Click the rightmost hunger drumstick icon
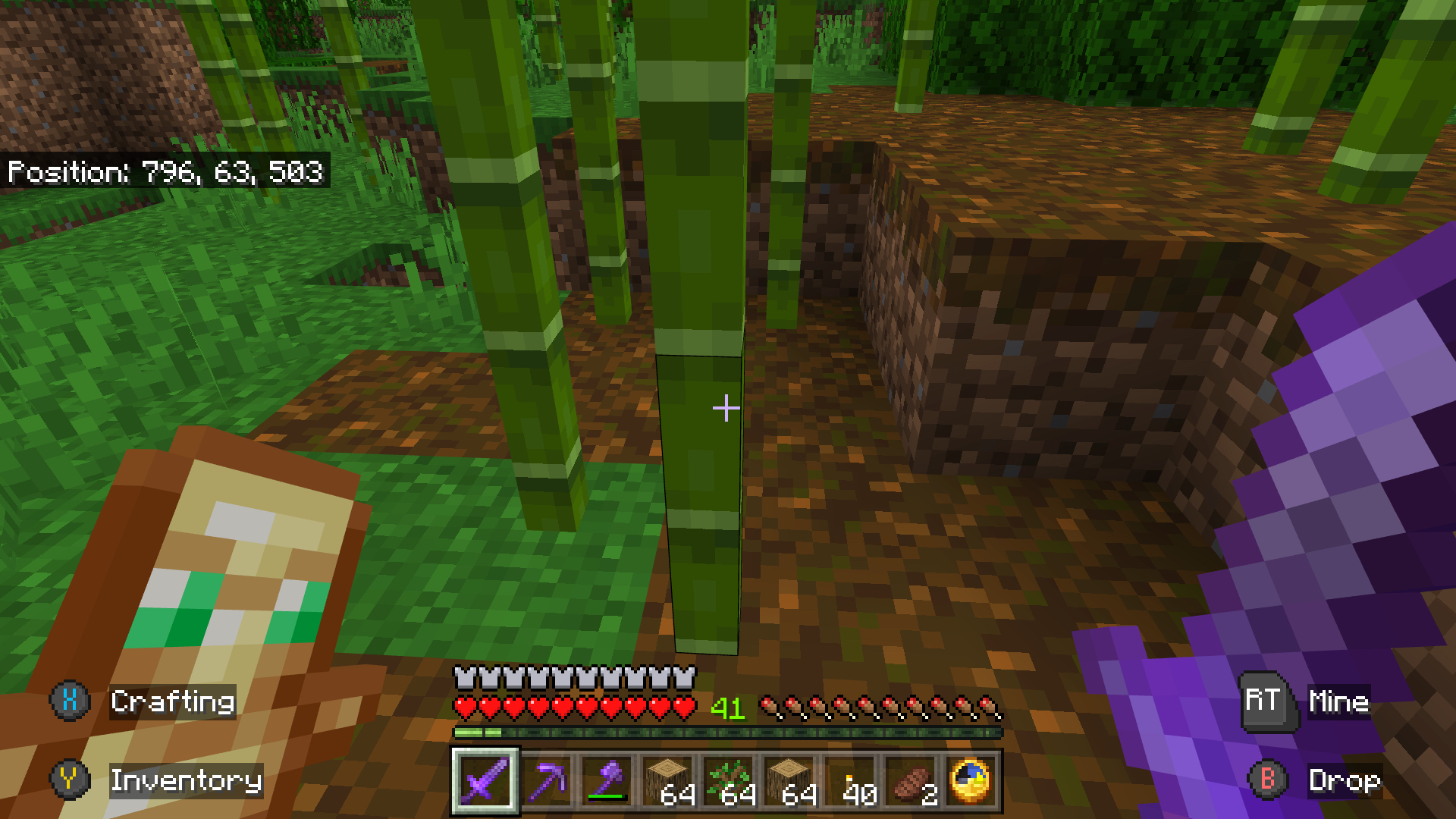 (990, 704)
